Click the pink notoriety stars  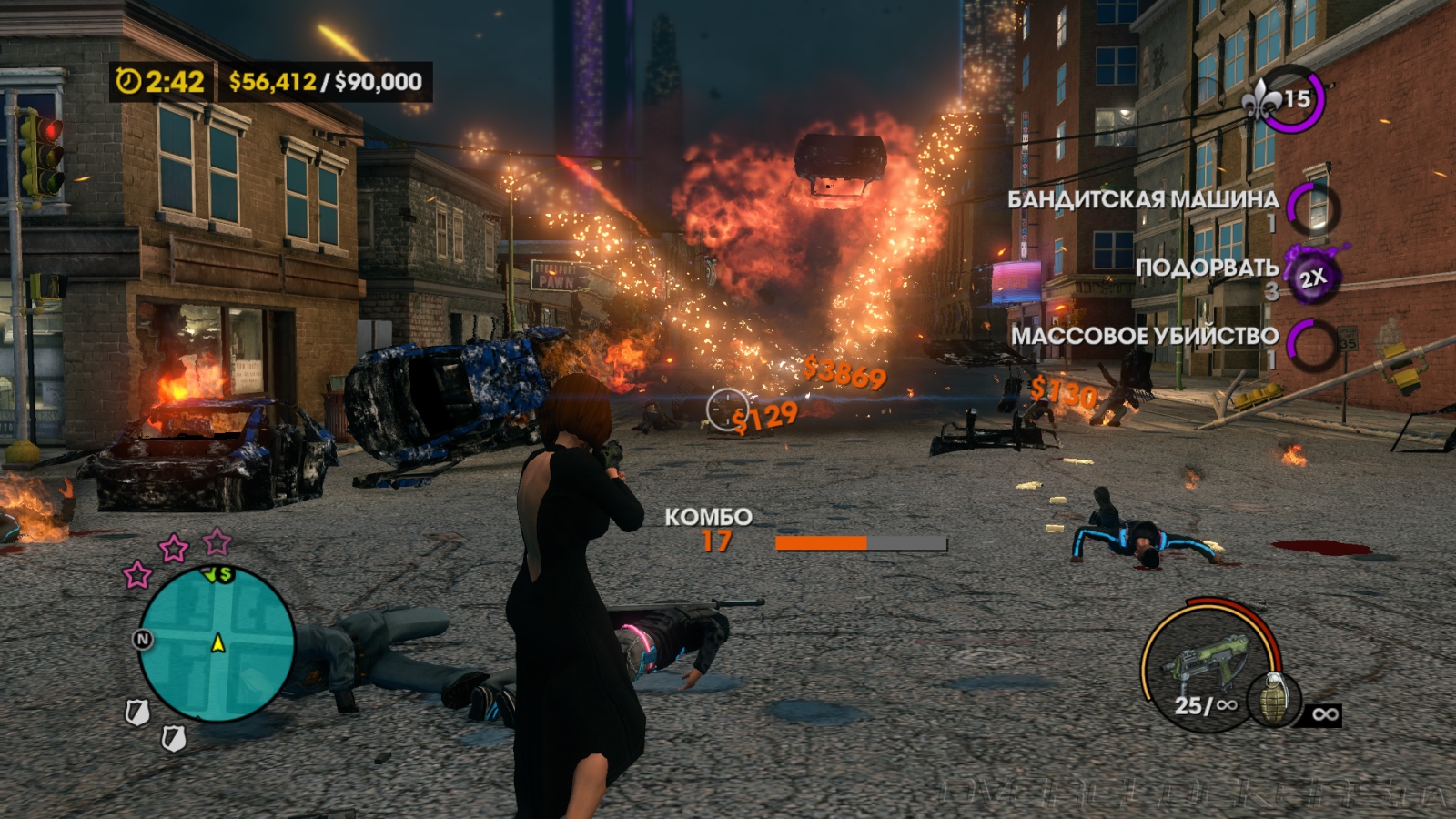pos(174,549)
